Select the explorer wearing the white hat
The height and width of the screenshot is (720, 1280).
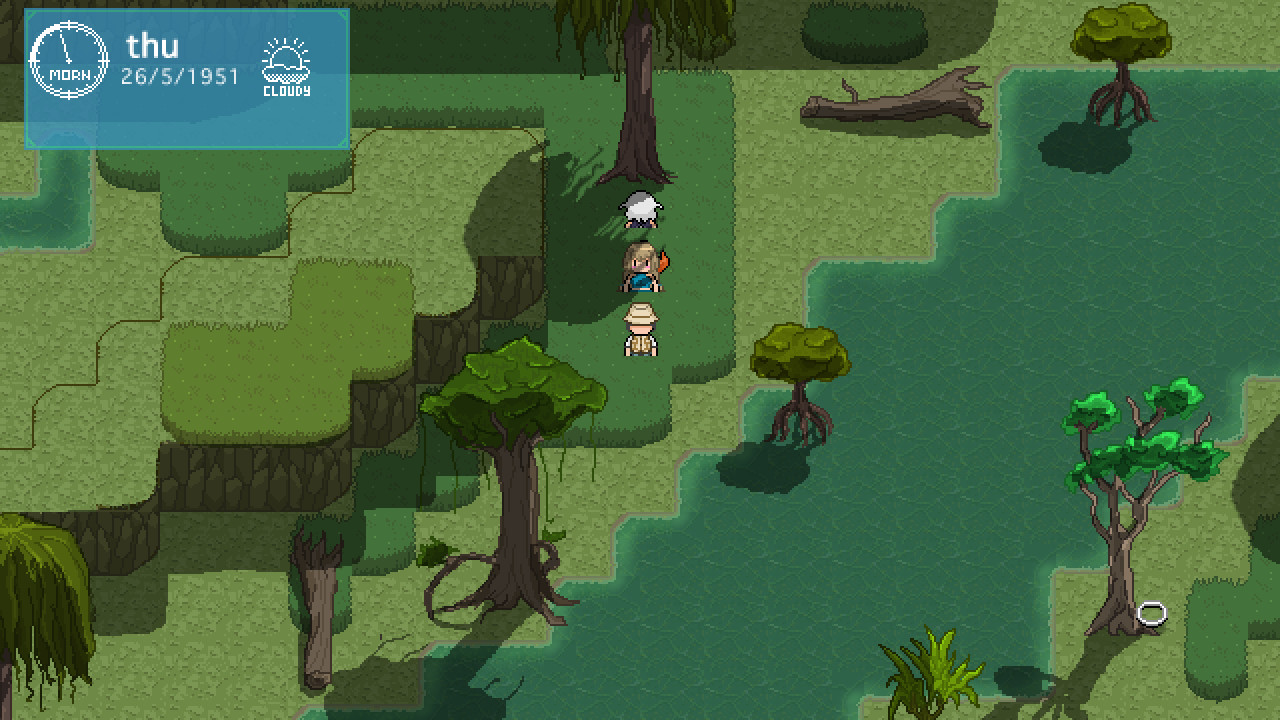pyautogui.click(x=641, y=330)
